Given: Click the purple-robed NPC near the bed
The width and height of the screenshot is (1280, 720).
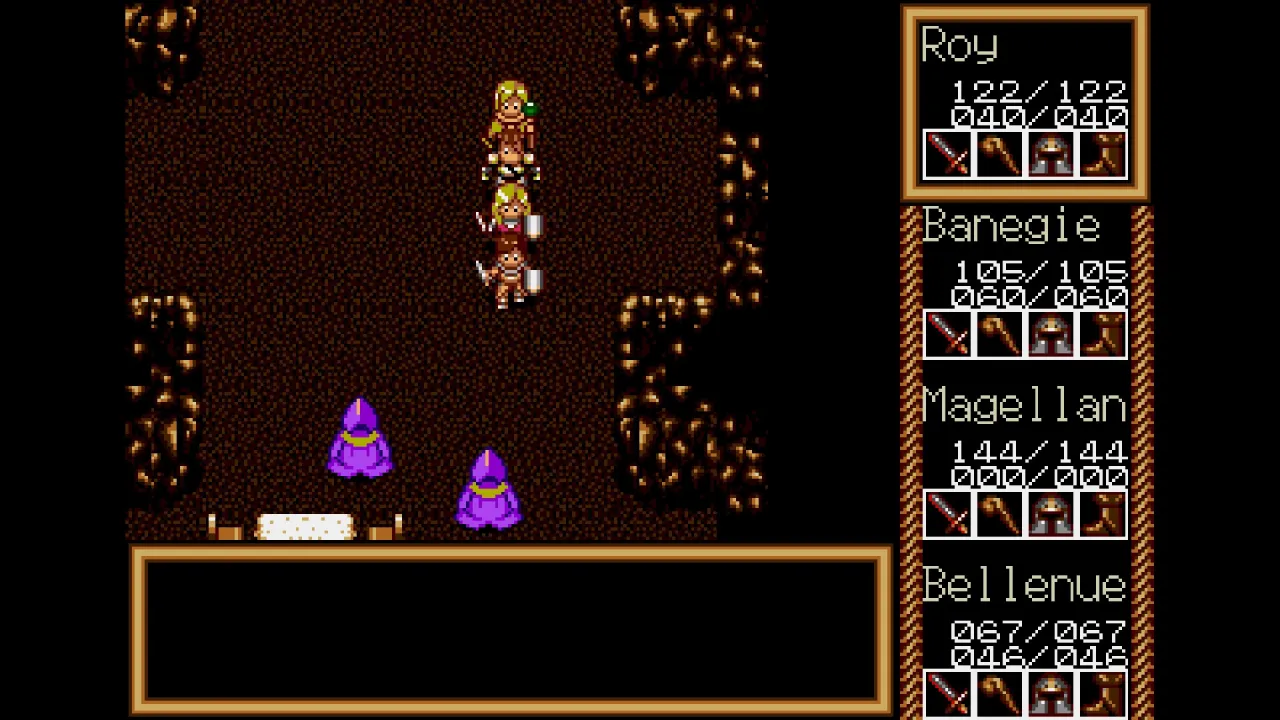Looking at the screenshot, I should tap(361, 440).
